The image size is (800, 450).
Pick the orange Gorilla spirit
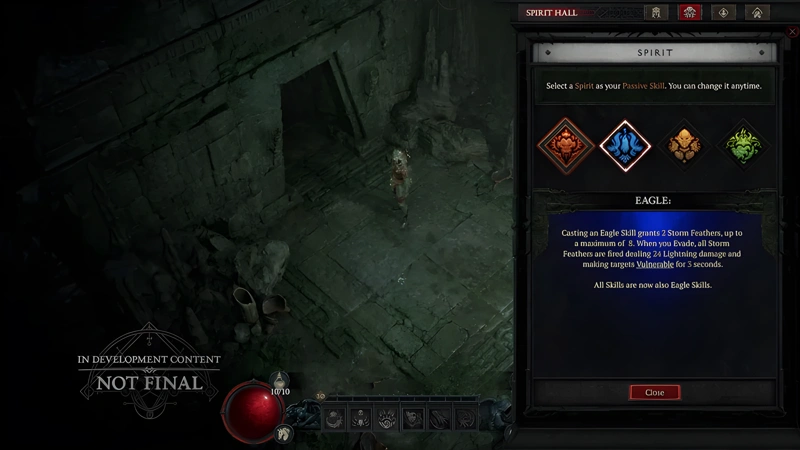pos(686,145)
